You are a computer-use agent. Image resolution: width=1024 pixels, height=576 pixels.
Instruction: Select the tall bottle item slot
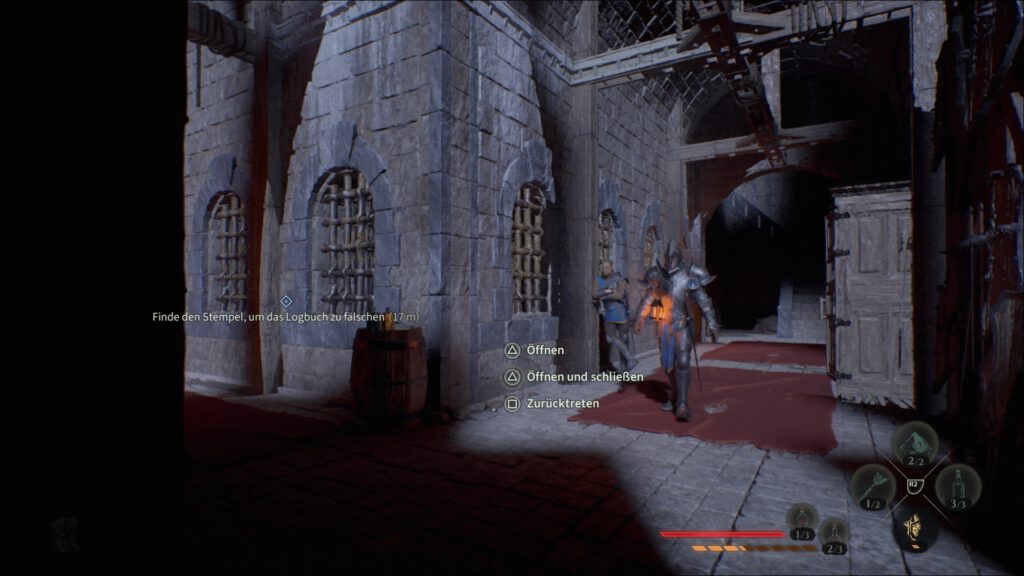coord(958,485)
